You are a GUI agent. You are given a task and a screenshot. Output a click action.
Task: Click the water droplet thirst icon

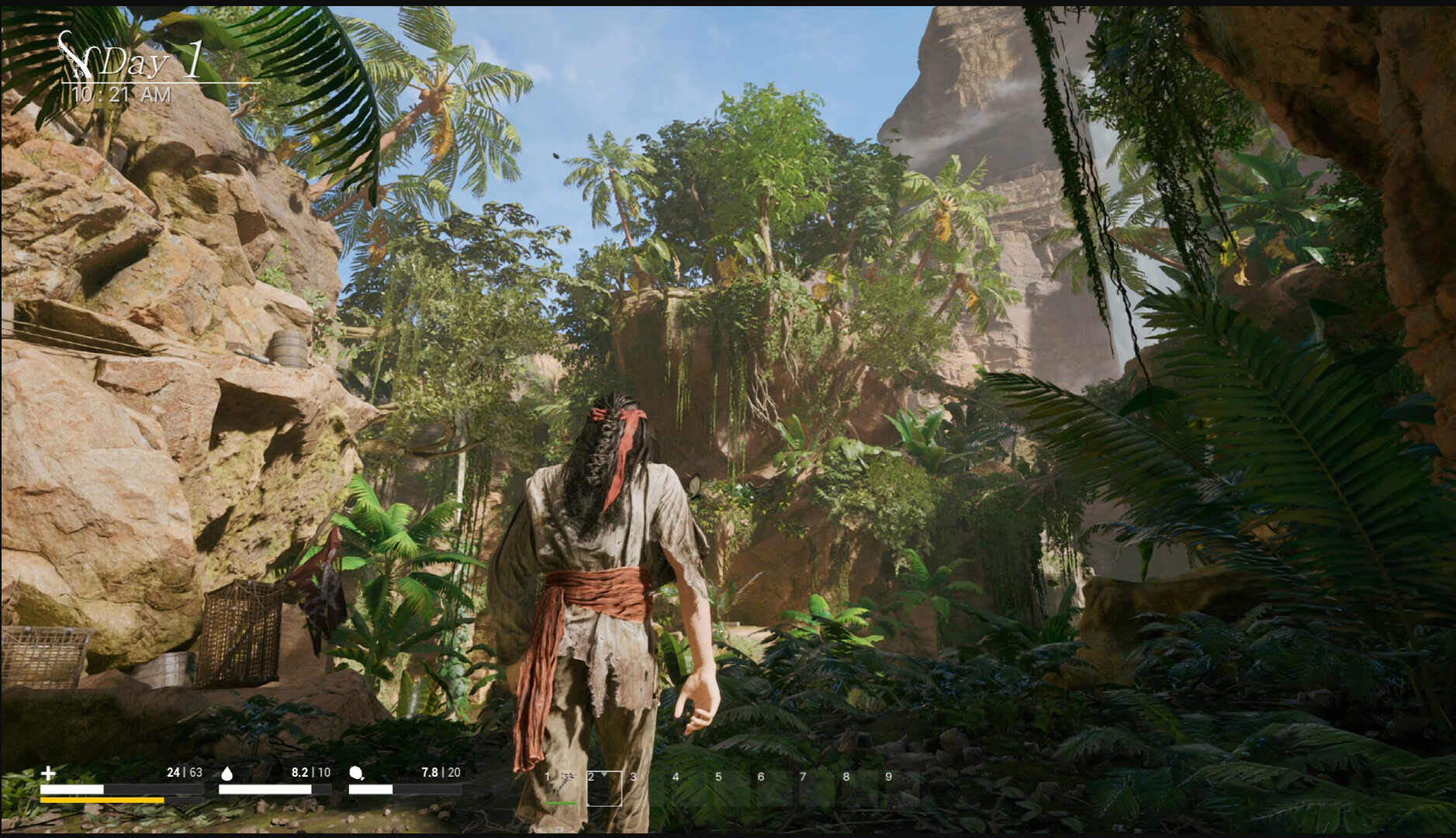(228, 773)
